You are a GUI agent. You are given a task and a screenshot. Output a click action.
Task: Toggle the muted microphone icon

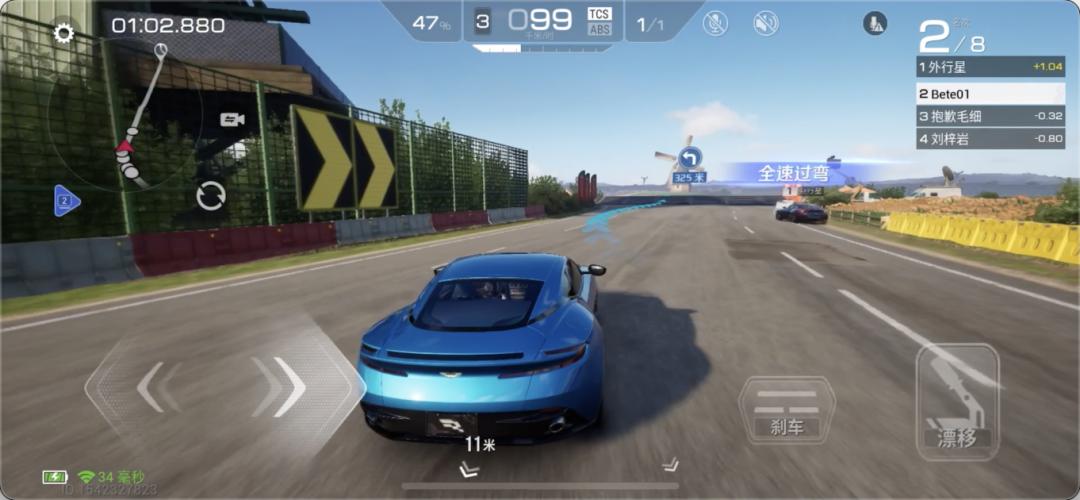tap(715, 23)
